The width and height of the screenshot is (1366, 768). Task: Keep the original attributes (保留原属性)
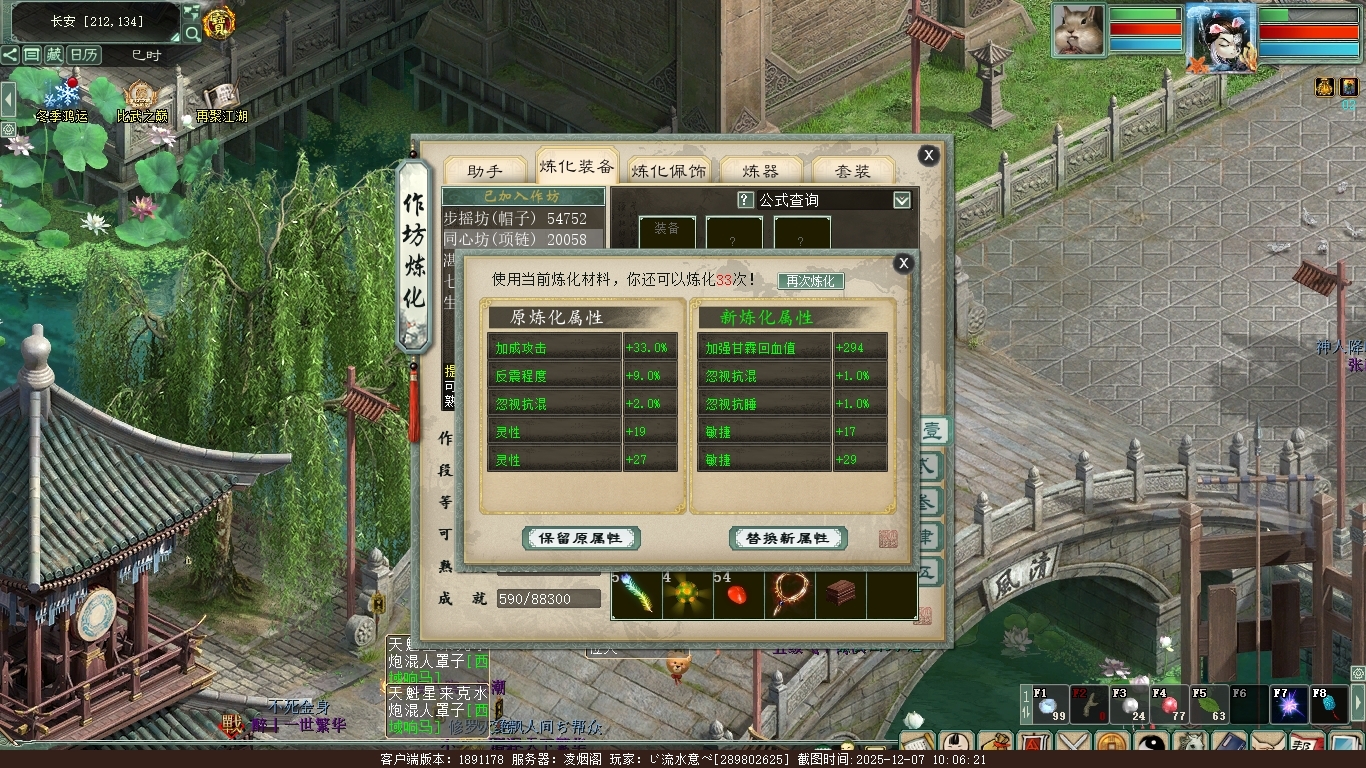pos(581,538)
